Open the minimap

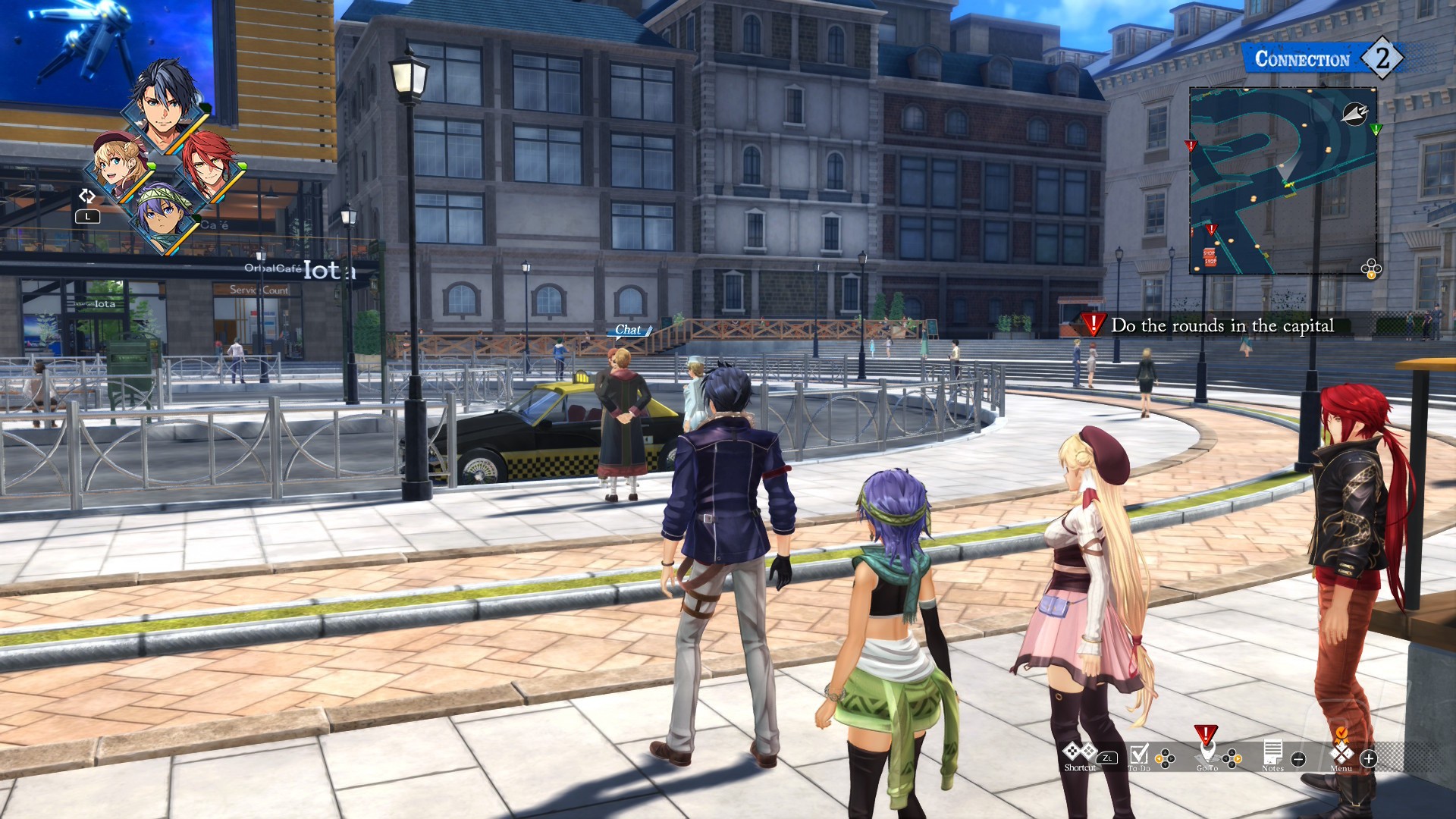point(1282,180)
